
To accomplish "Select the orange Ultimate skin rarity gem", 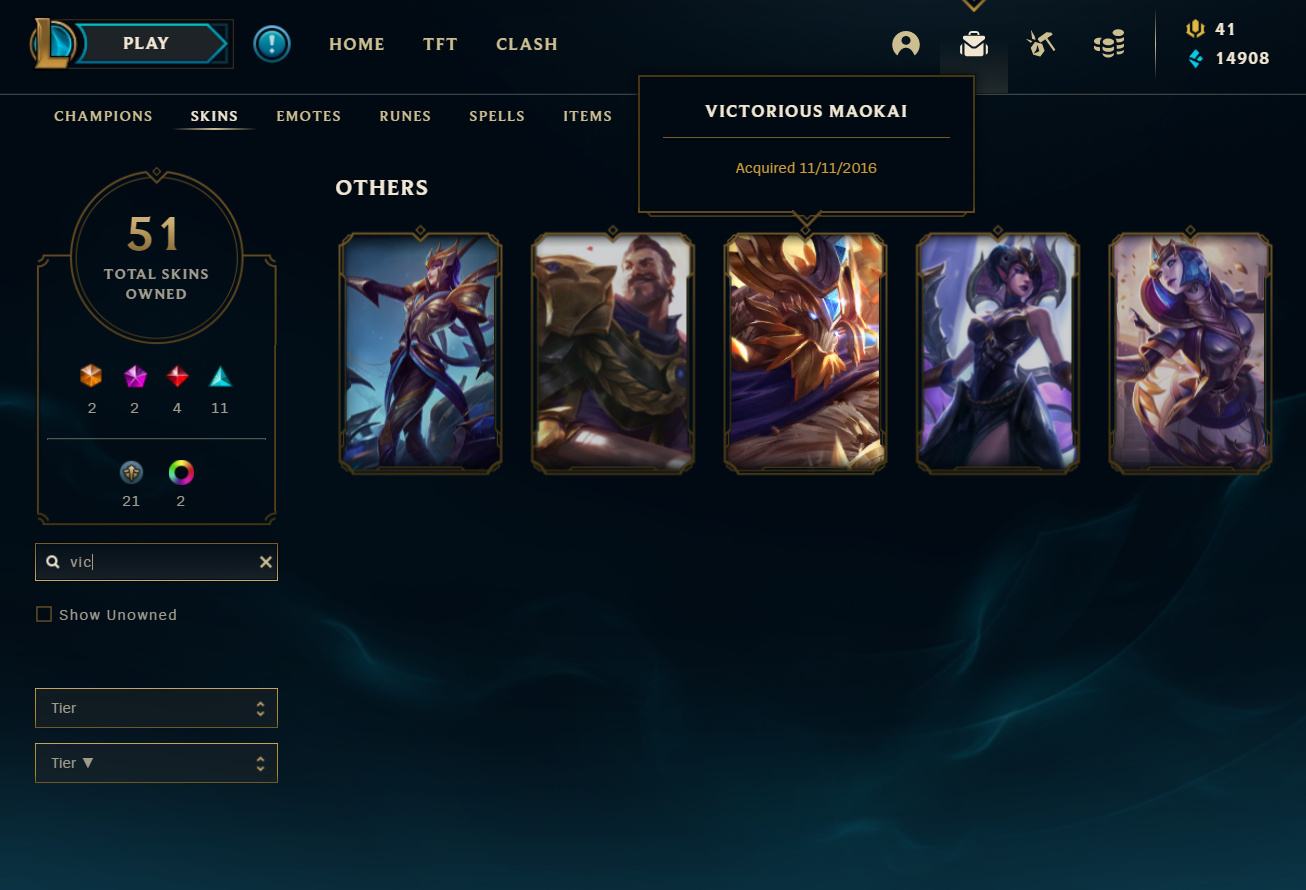I will [x=92, y=377].
